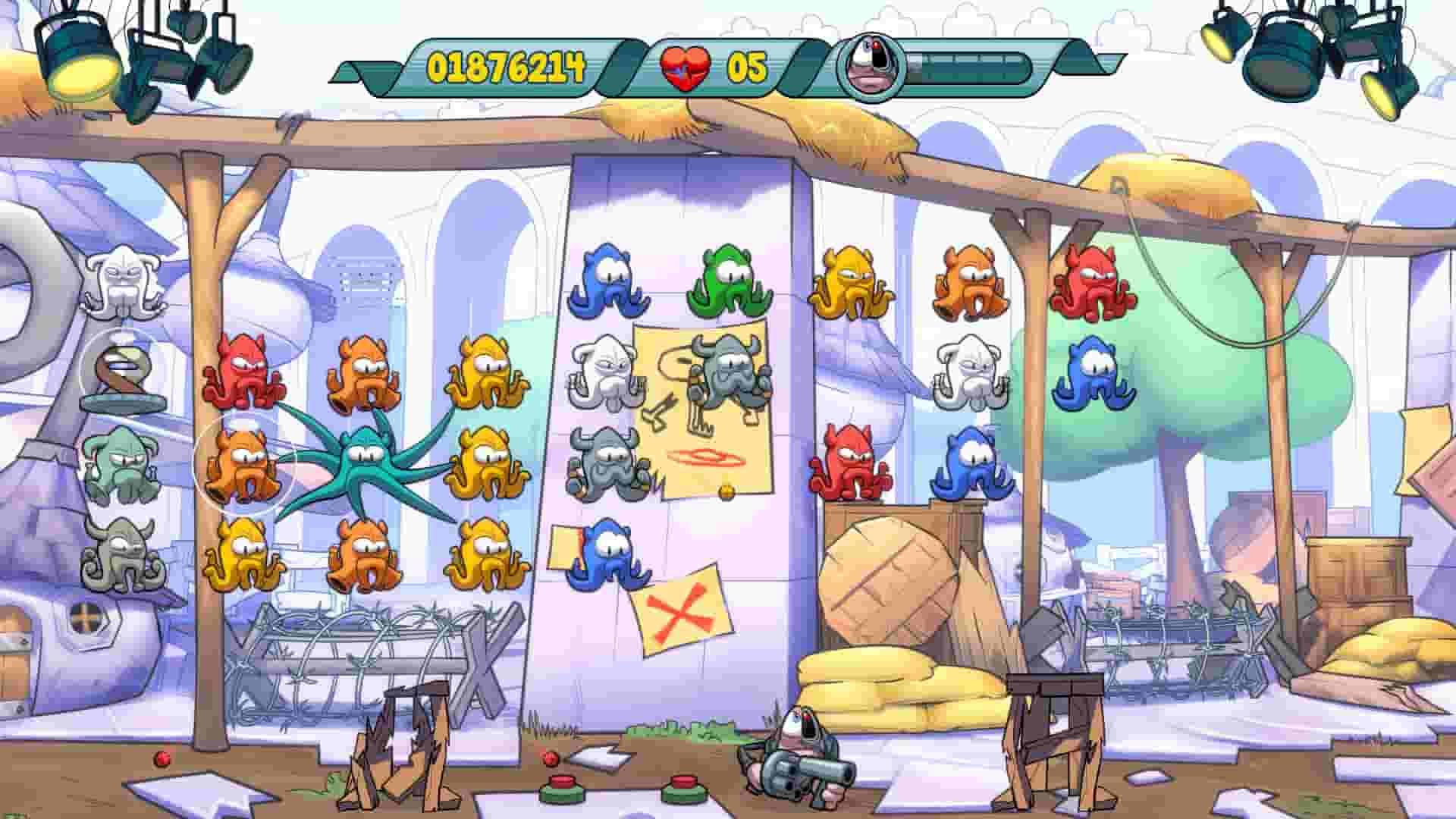
Task: Open the character portrait in the HUD
Action: click(x=870, y=67)
